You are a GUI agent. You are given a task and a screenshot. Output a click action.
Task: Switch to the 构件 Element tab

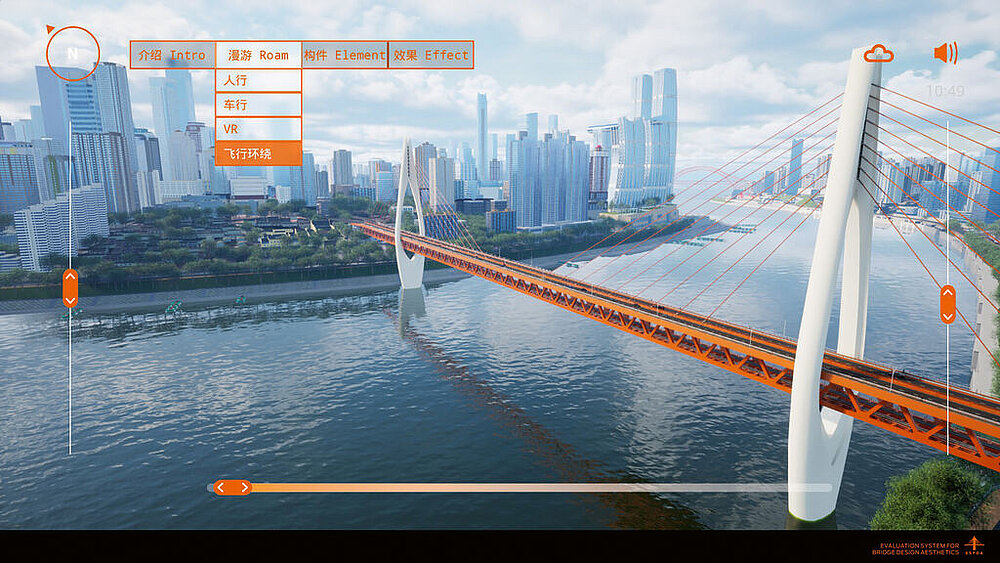point(344,55)
